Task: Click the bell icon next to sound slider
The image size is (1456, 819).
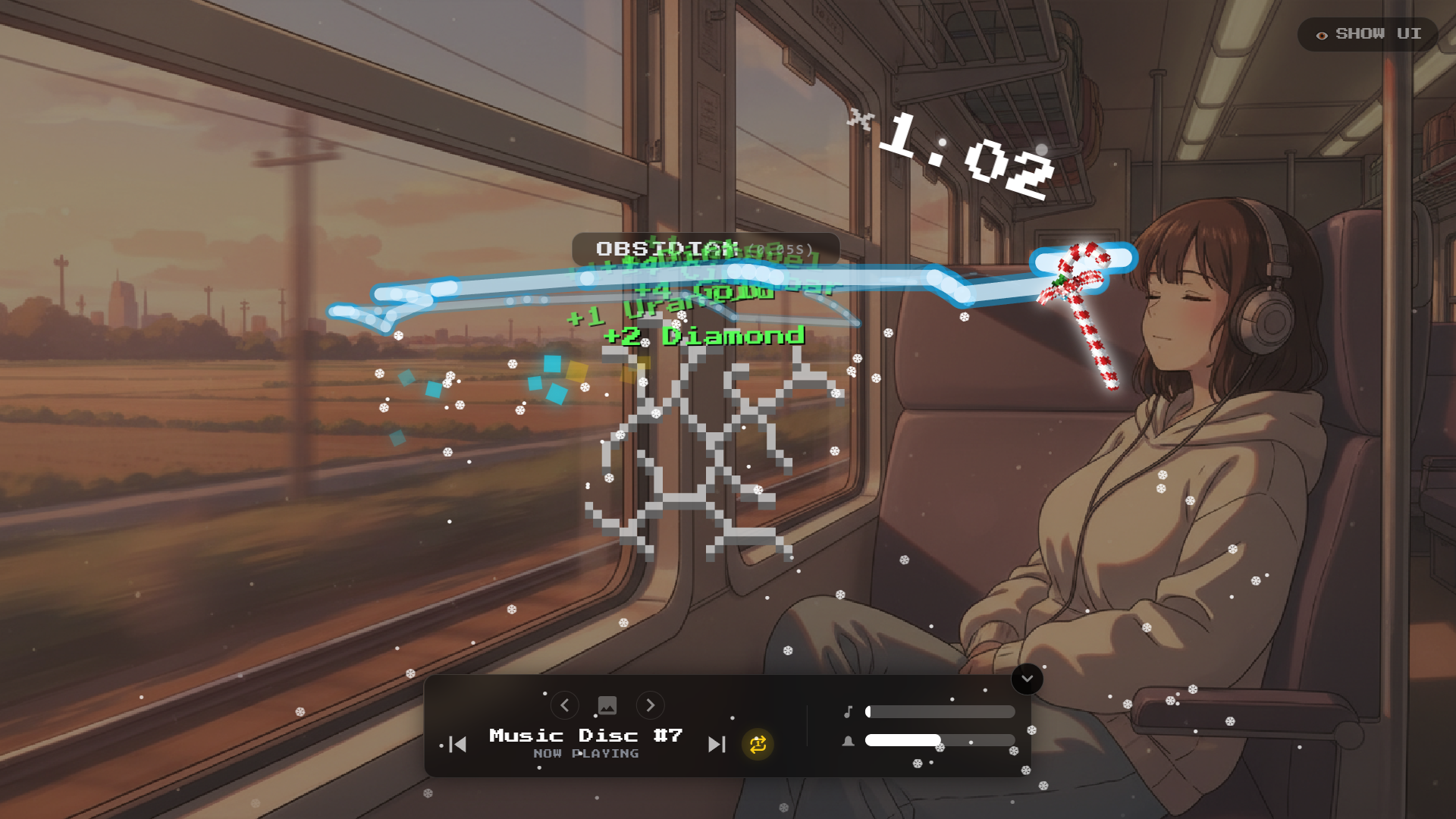Action: click(850, 741)
